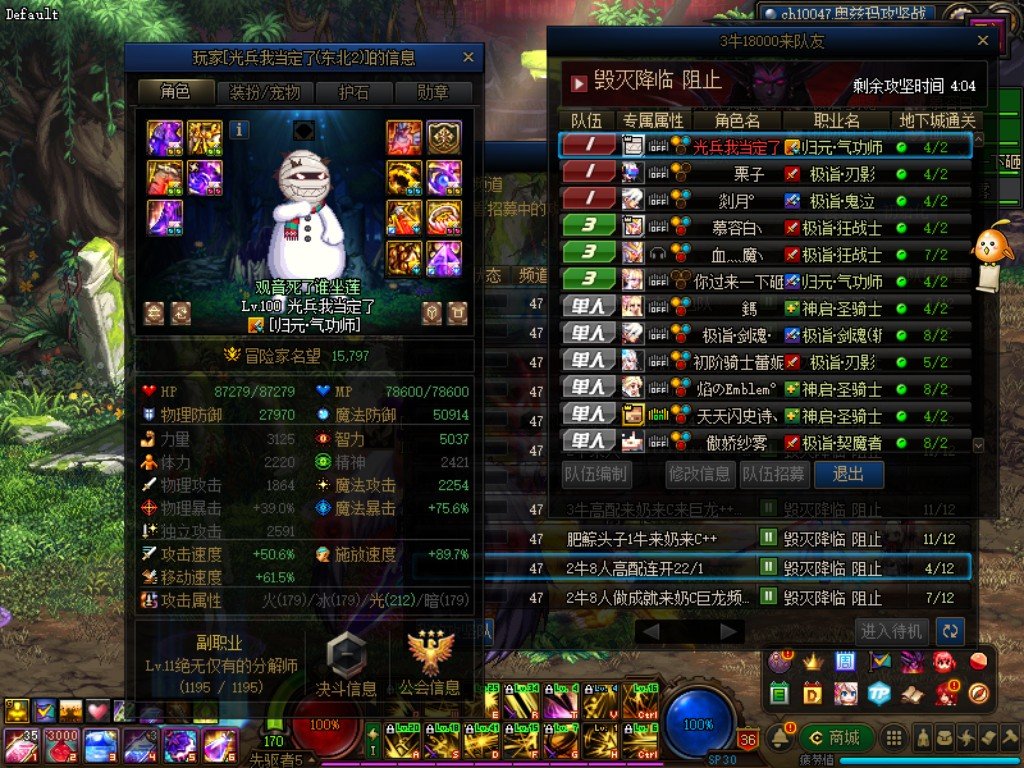Open the 商城 shop

835,738
